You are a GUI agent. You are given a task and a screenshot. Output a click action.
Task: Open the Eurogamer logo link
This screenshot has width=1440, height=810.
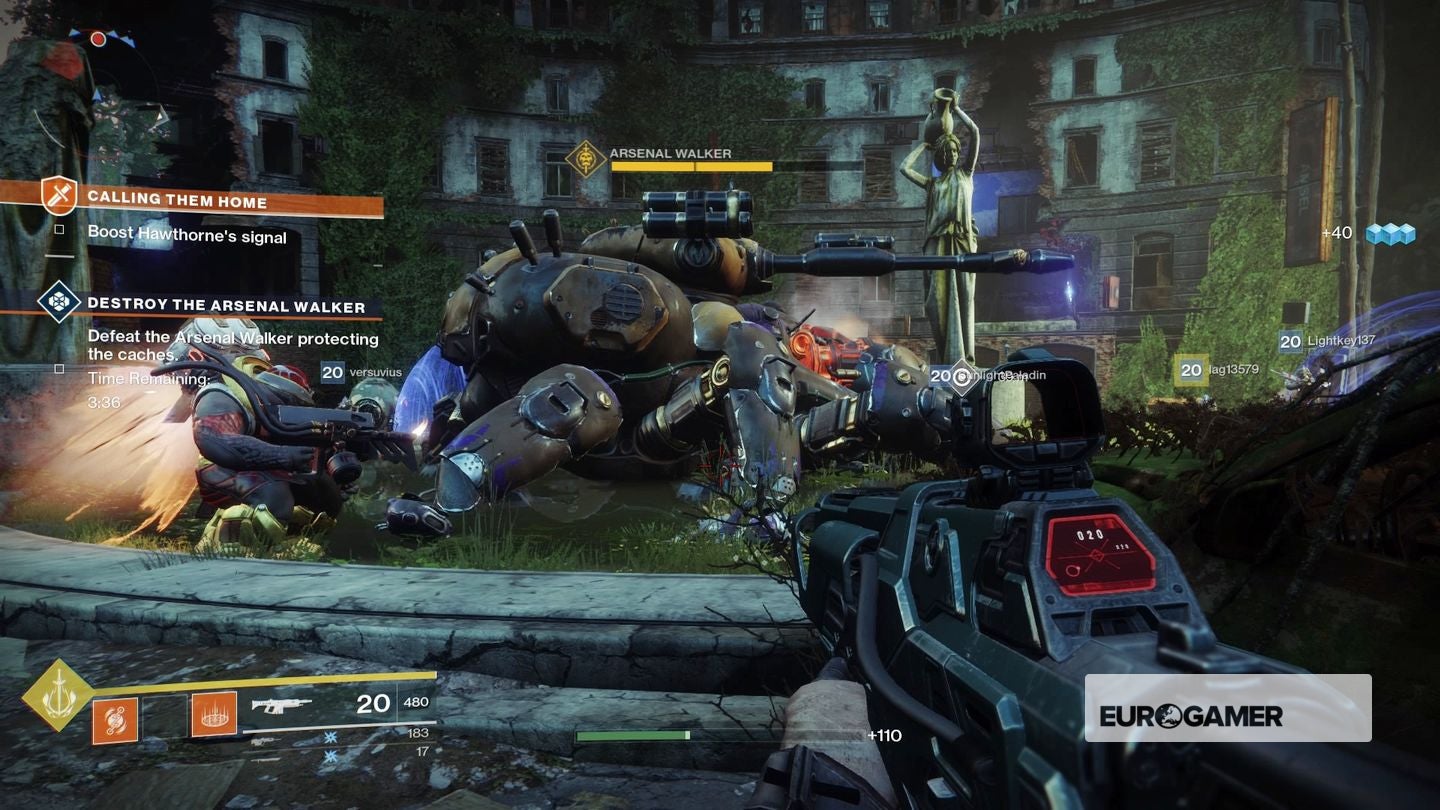(1228, 715)
